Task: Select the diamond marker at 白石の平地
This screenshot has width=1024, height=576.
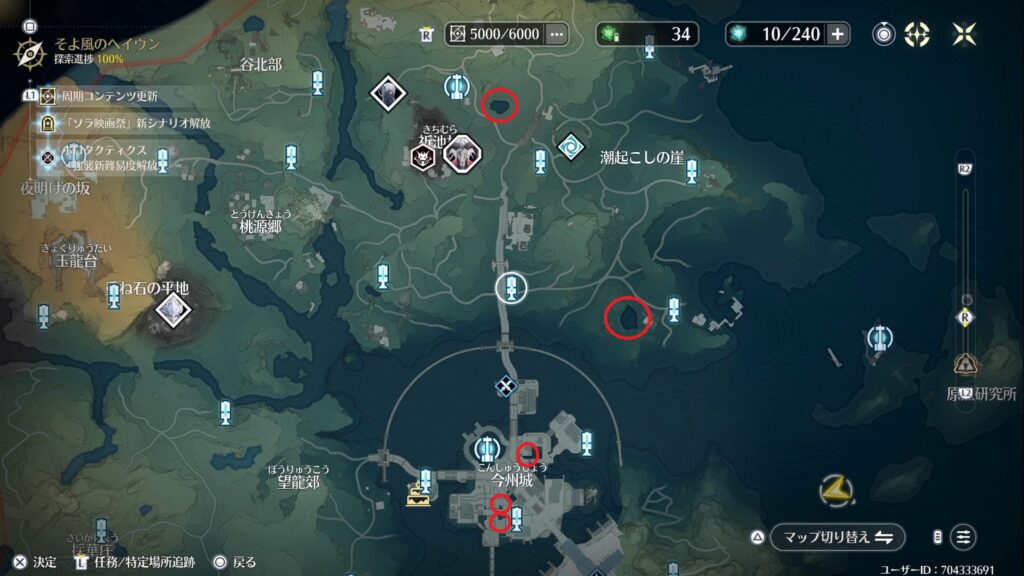Action: pyautogui.click(x=174, y=310)
